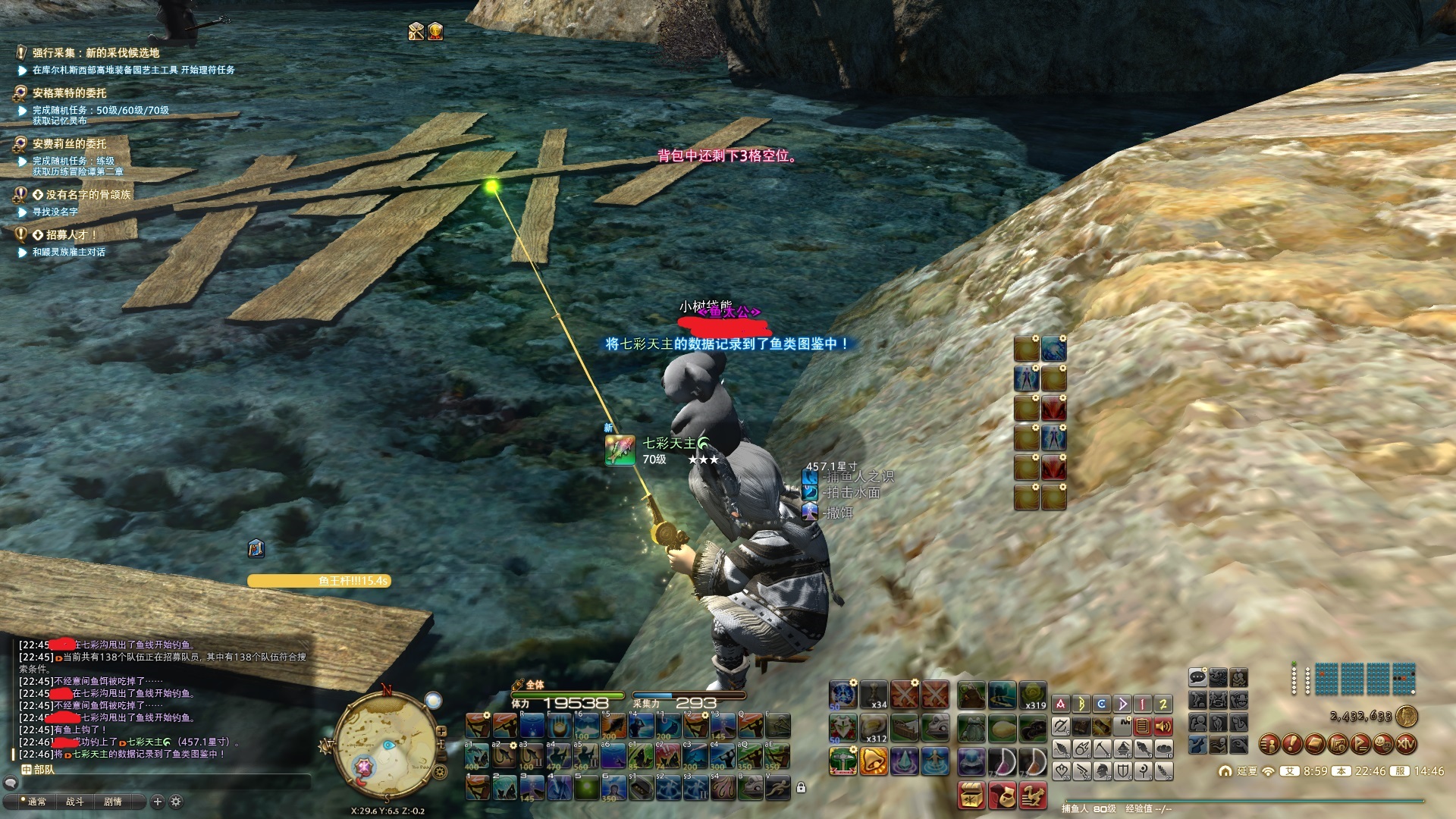Viewport: 1456px width, 819px height.
Task: Click the red speaker sound icon
Action: click(1163, 726)
